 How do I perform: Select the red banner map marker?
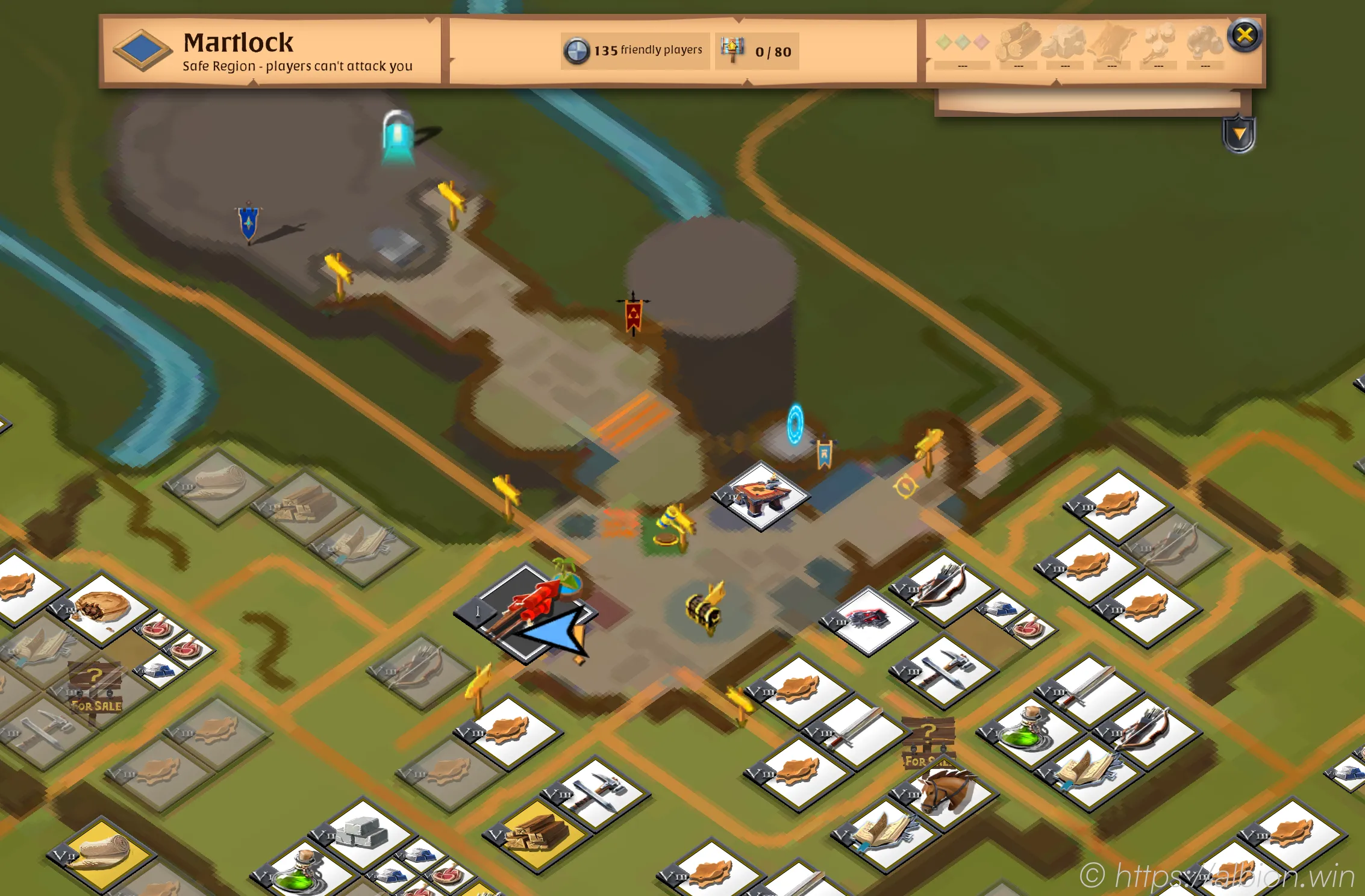pyautogui.click(x=633, y=315)
